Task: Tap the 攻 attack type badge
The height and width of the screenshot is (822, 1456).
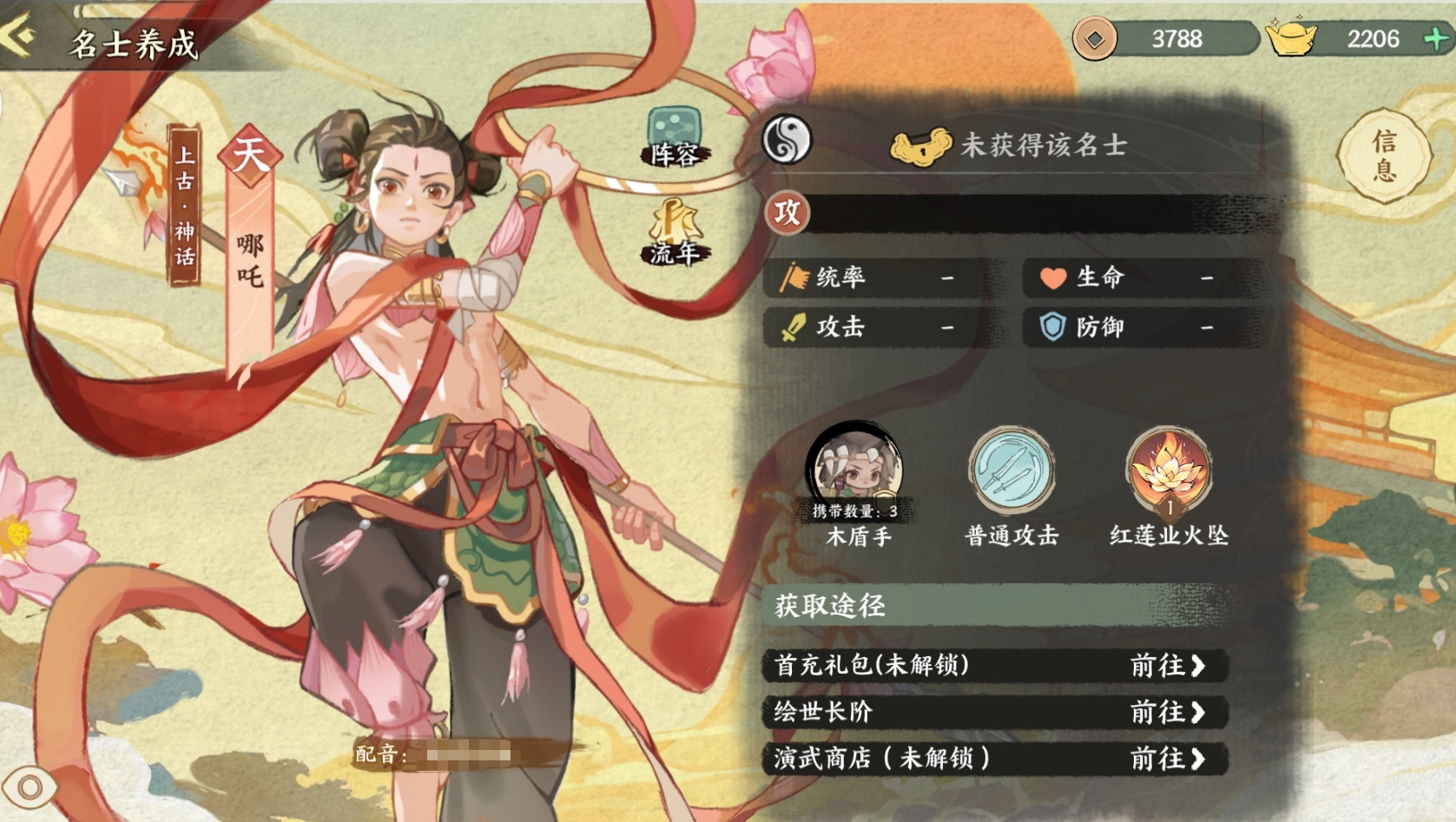Action: [x=787, y=213]
